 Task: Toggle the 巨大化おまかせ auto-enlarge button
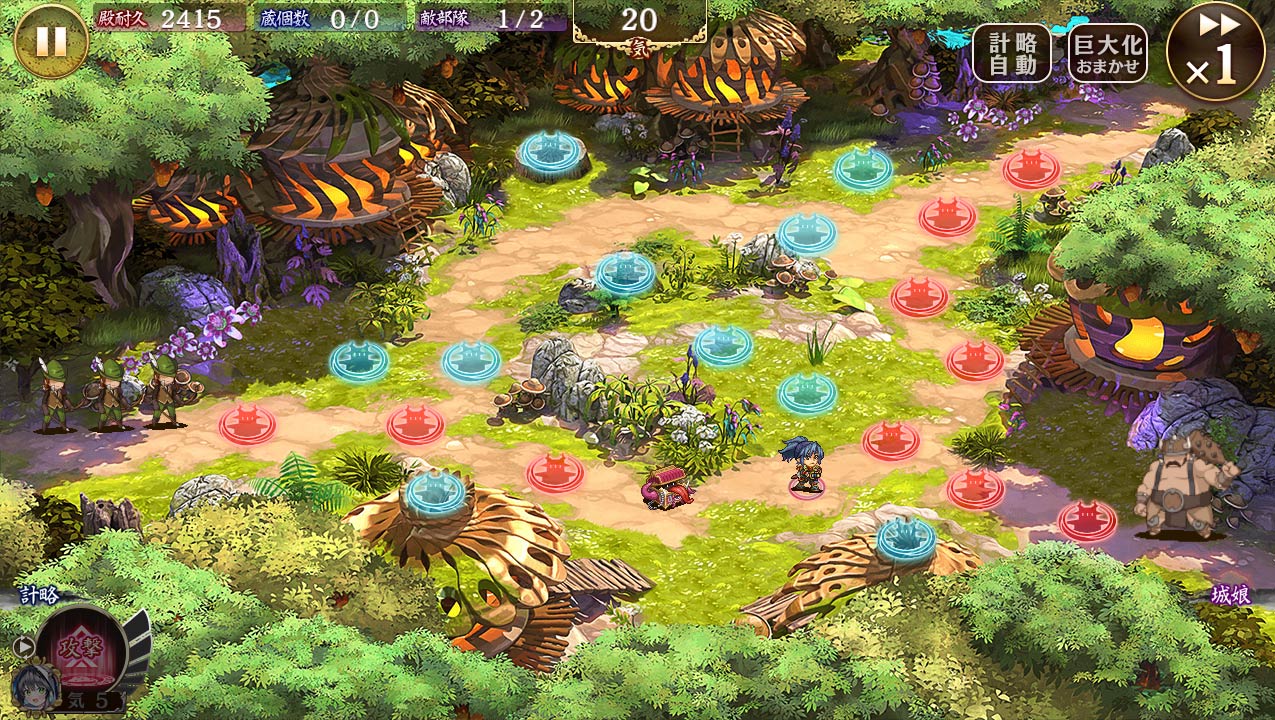[x=1107, y=53]
